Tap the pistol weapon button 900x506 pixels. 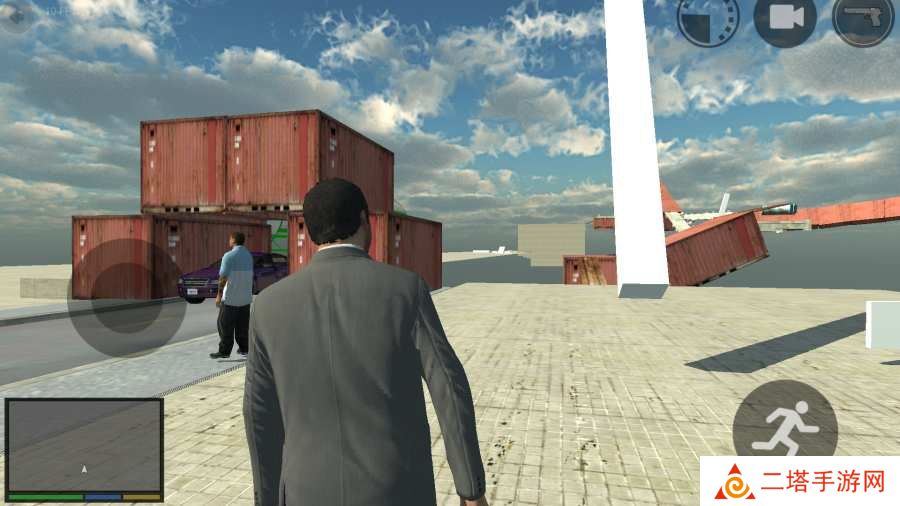[x=862, y=19]
